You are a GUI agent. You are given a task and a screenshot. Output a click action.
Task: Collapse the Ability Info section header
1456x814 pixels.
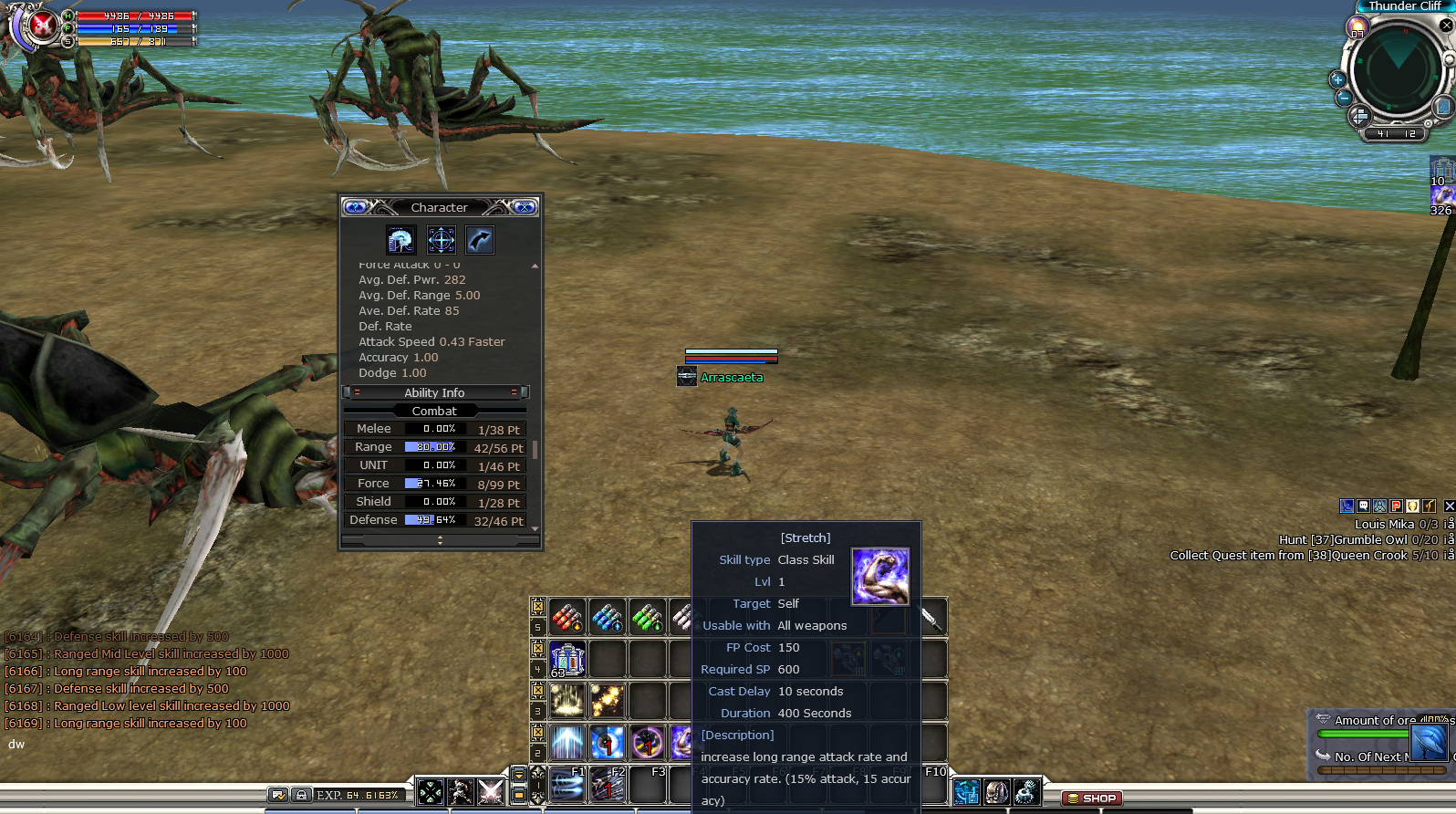[435, 392]
